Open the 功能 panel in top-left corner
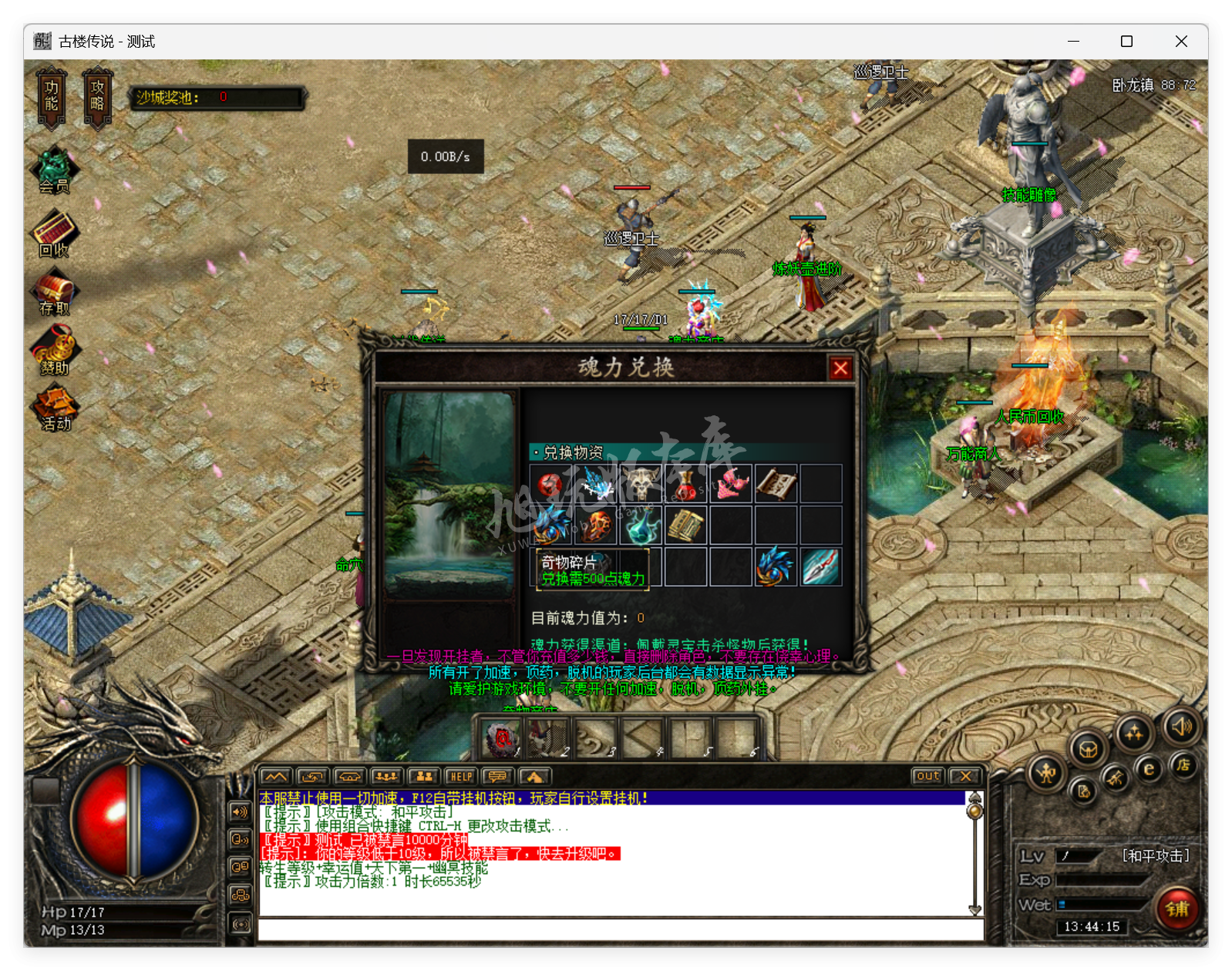Image resolution: width=1232 pixels, height=971 pixels. [50, 96]
